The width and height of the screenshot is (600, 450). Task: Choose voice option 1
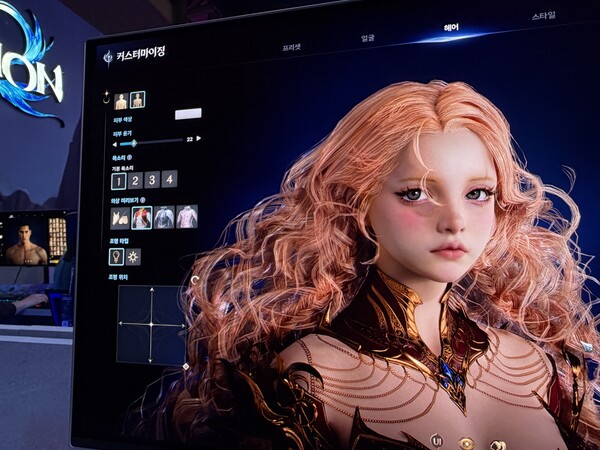pos(118,180)
